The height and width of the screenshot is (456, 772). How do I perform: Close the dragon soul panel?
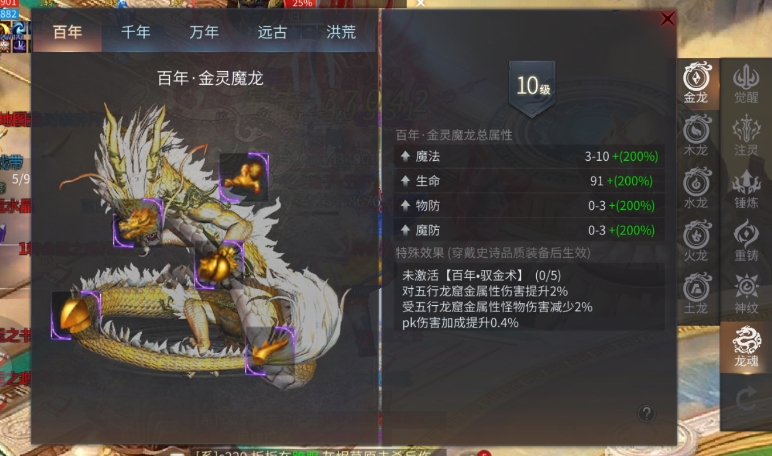click(x=668, y=18)
